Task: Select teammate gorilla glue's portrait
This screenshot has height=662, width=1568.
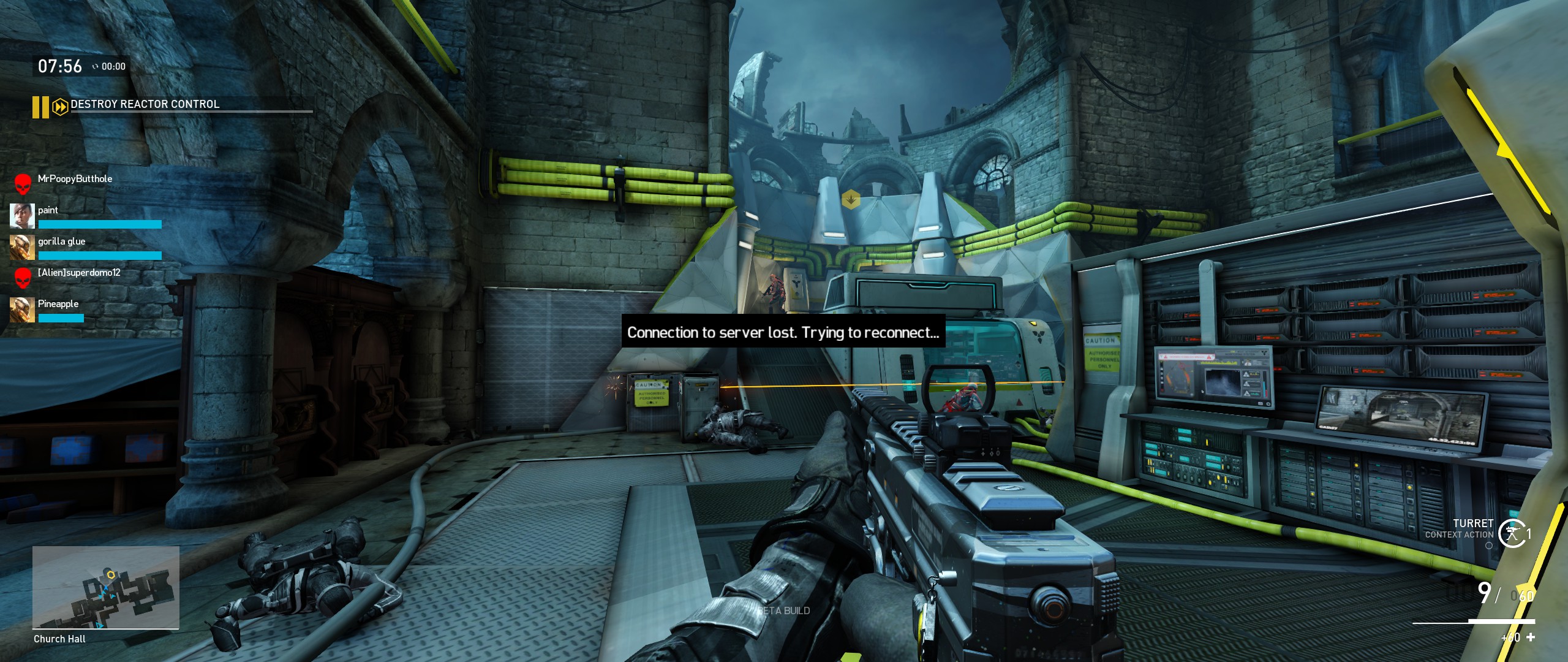Action: click(22, 248)
